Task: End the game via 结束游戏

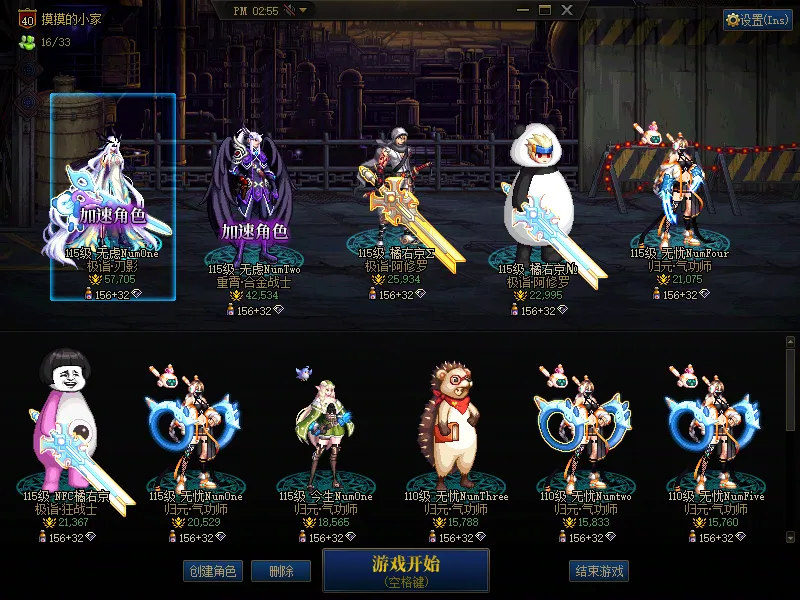Action: pyautogui.click(x=599, y=571)
